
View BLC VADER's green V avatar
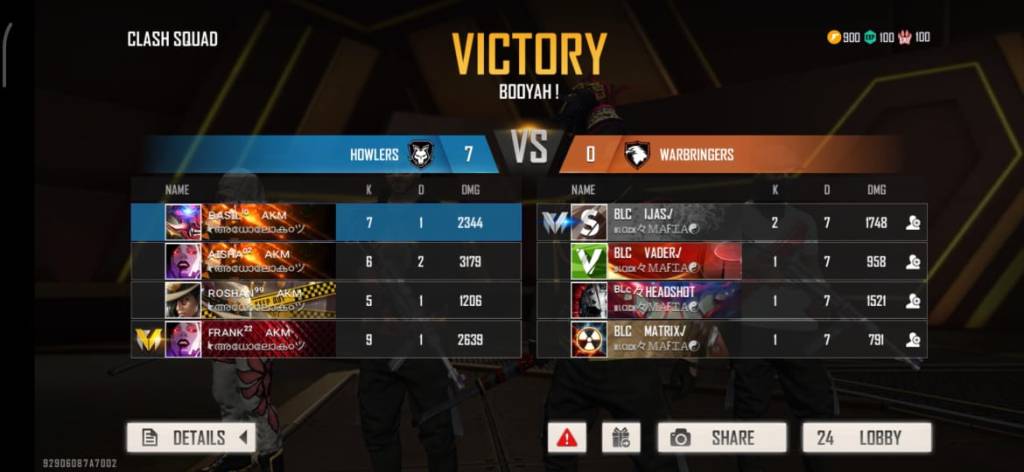coord(589,262)
